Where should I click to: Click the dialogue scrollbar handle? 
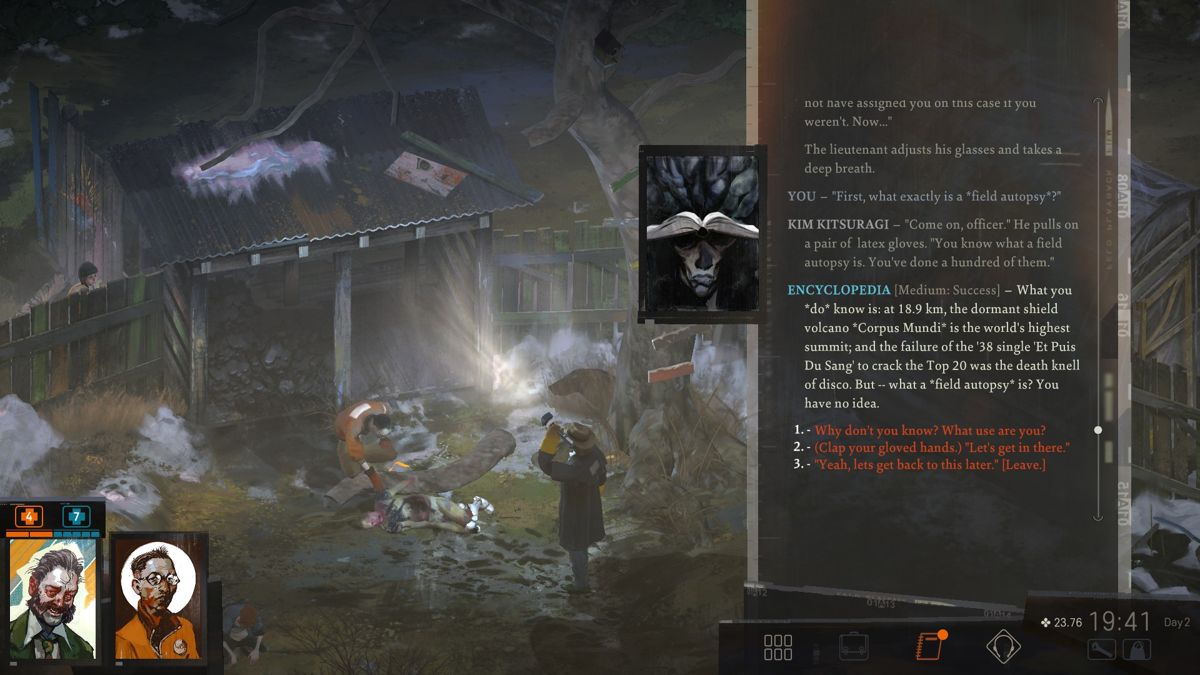(1097, 430)
